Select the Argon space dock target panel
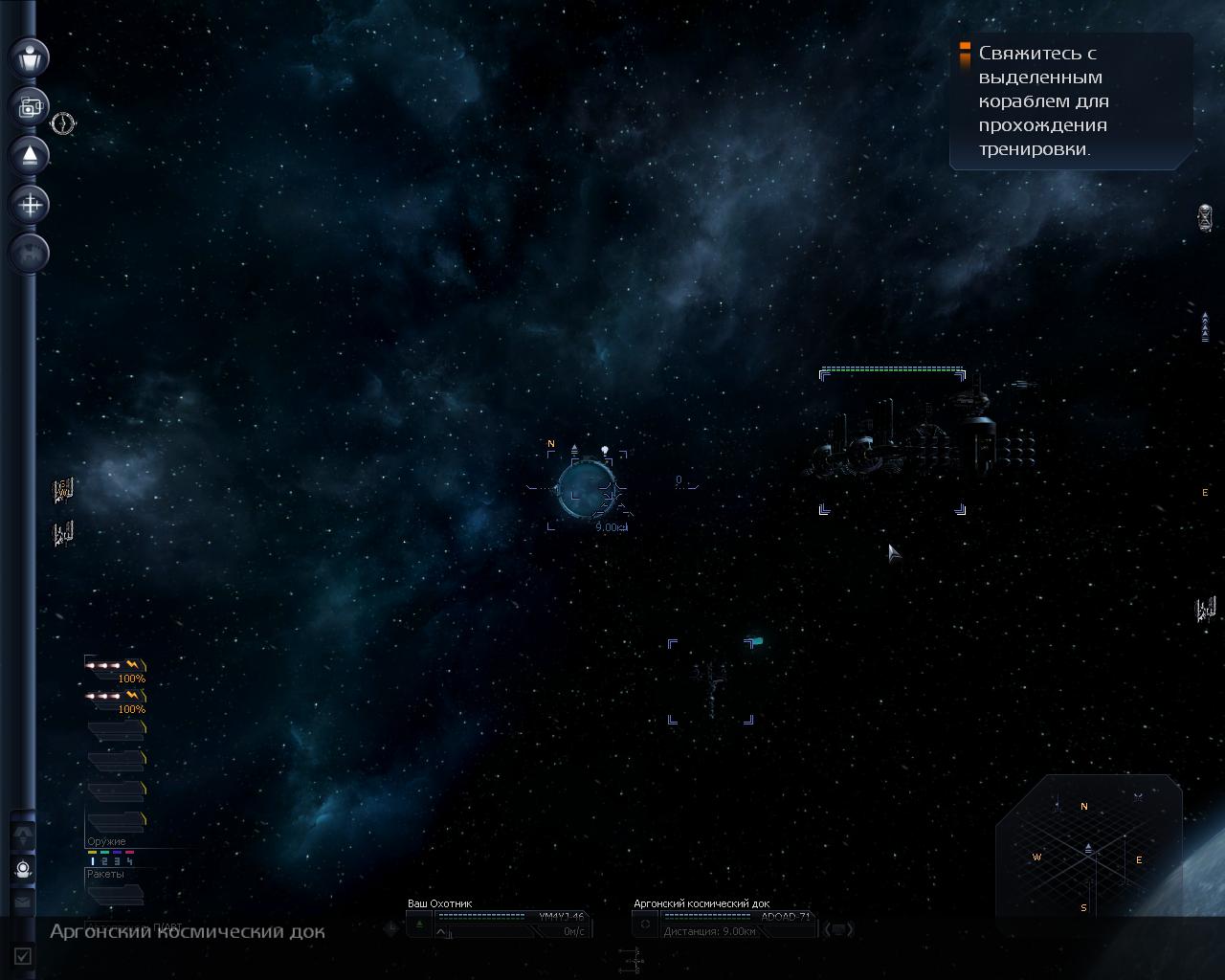1225x980 pixels. [x=724, y=922]
